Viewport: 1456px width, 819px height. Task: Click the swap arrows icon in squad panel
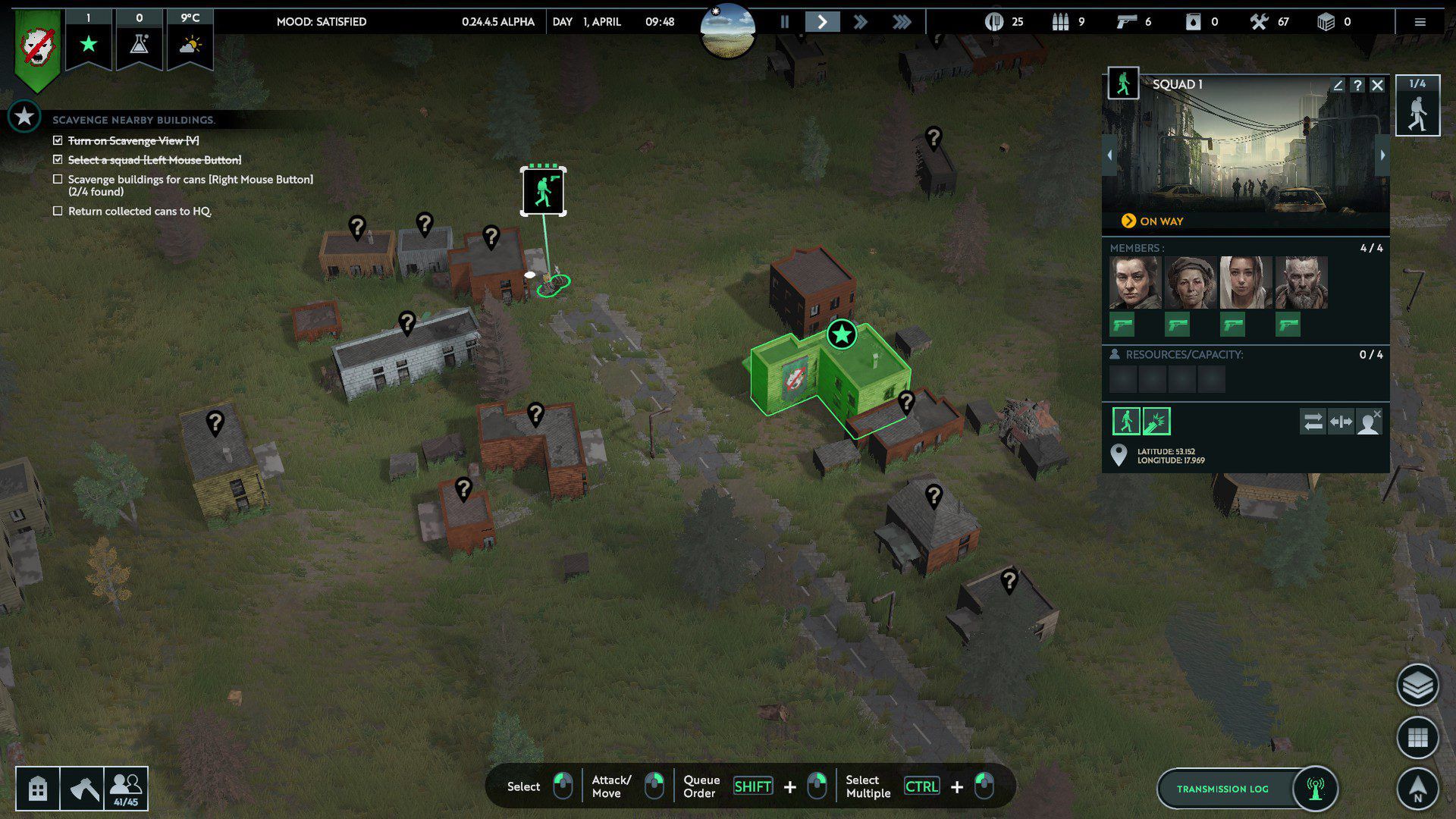[1313, 422]
